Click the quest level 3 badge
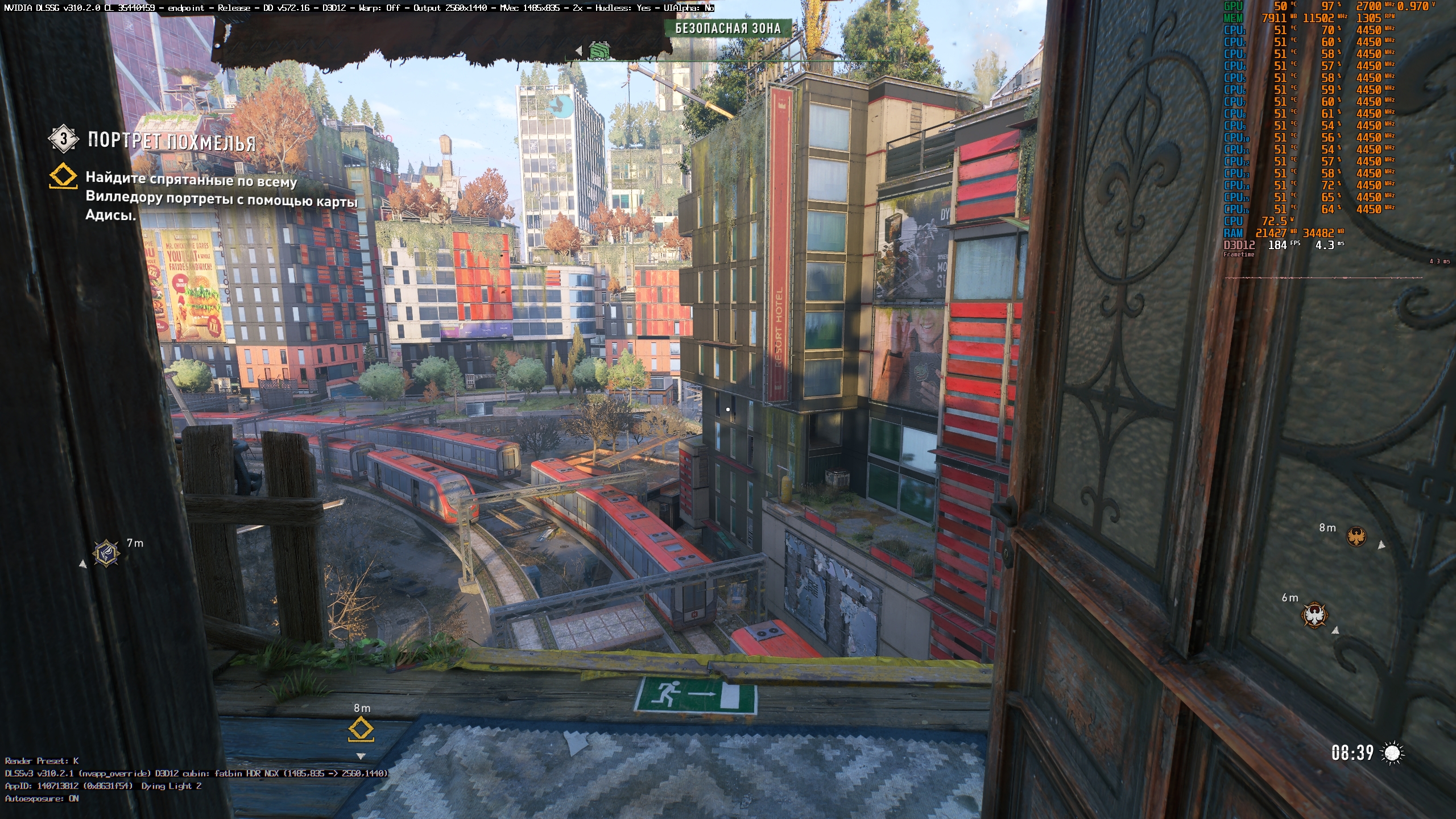Image resolution: width=1456 pixels, height=819 pixels. [63, 138]
